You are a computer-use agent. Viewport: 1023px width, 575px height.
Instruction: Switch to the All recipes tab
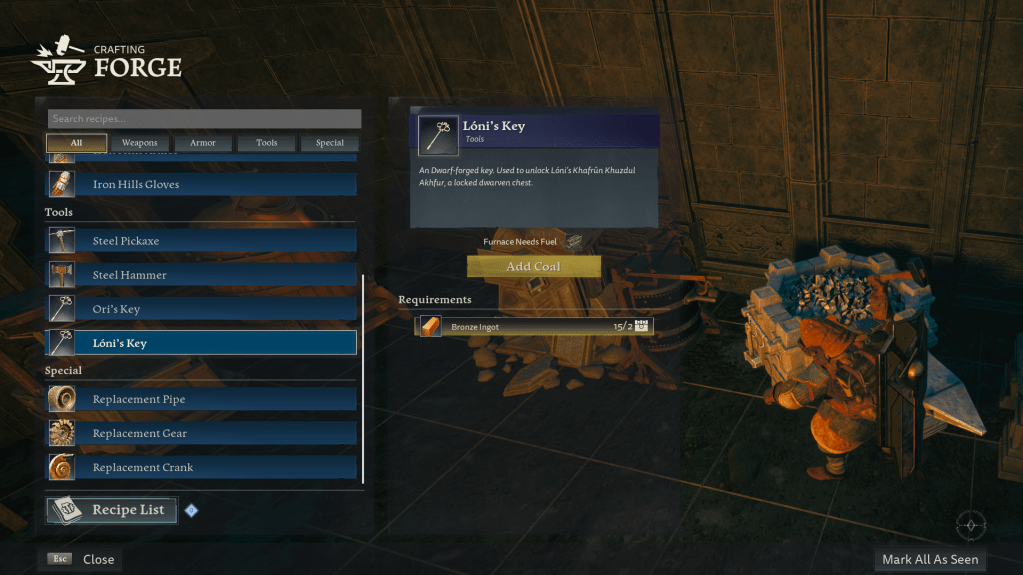(76, 143)
